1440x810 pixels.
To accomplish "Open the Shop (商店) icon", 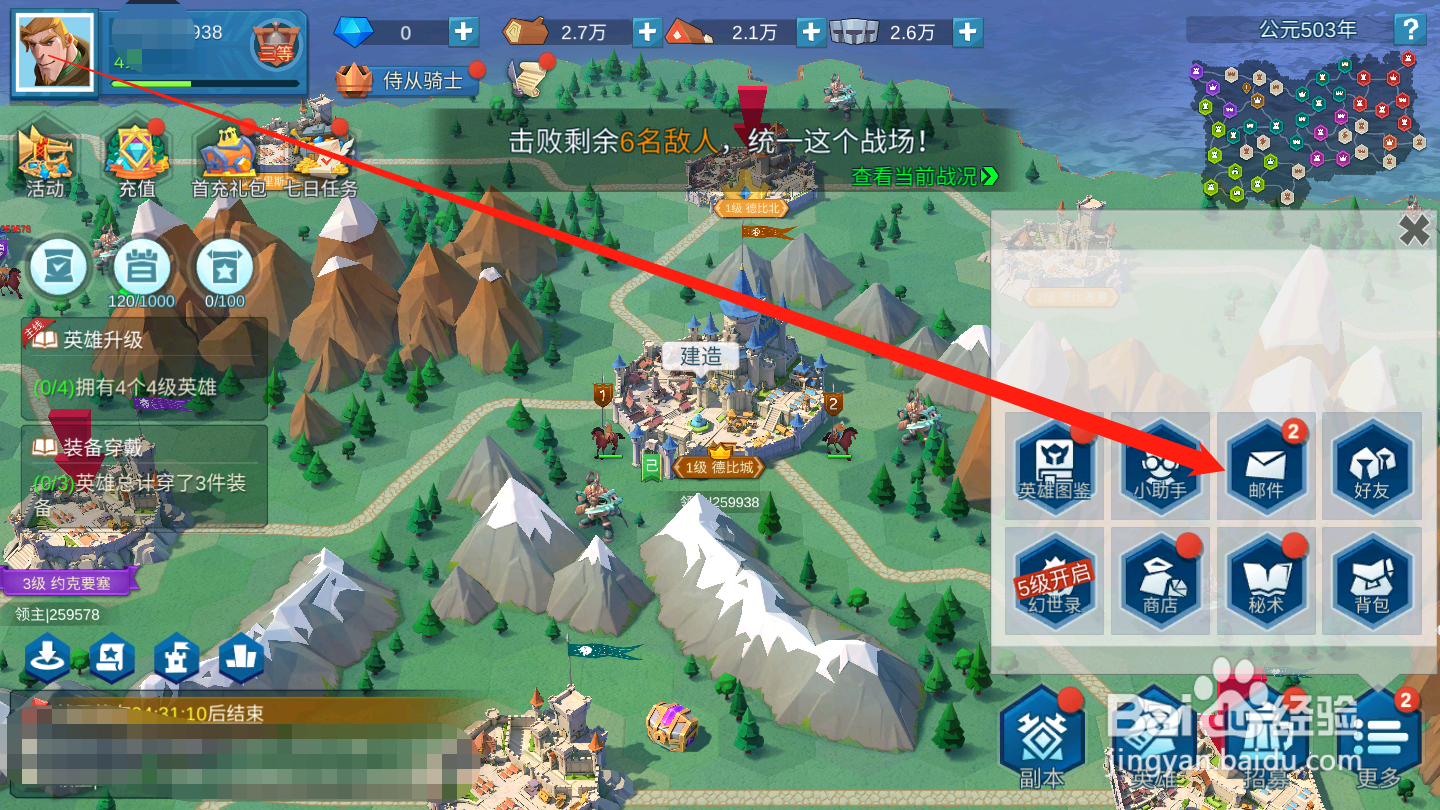I will click(1159, 580).
